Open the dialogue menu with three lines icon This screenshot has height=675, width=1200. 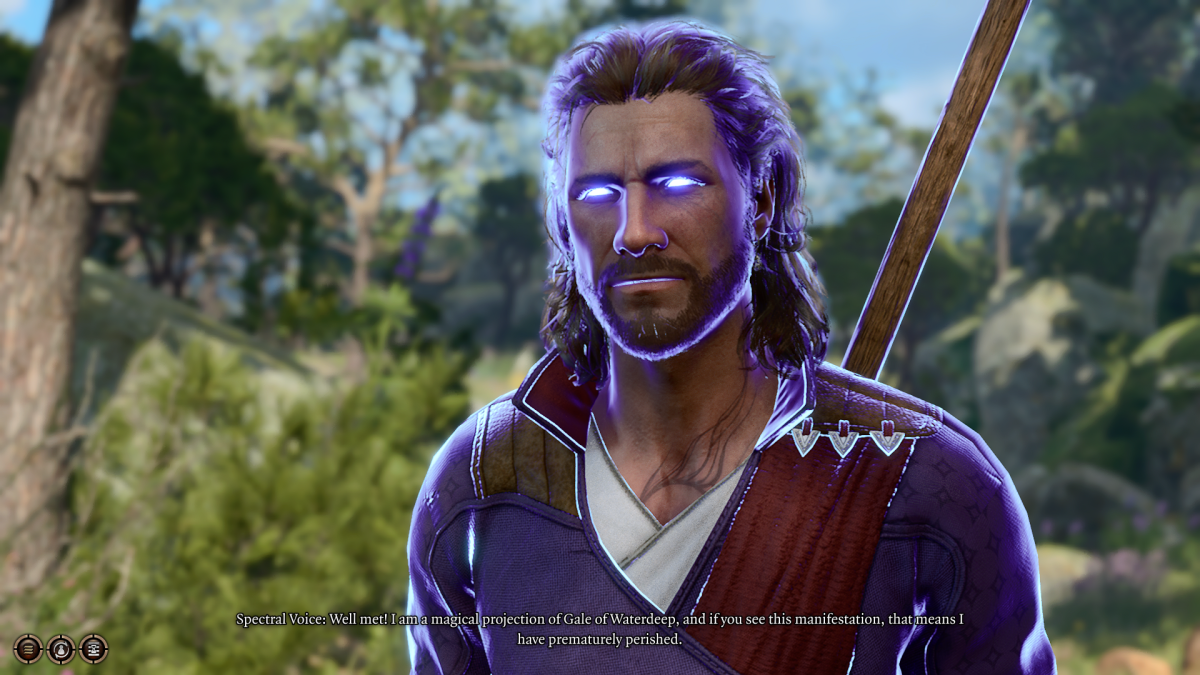pyautogui.click(x=28, y=649)
